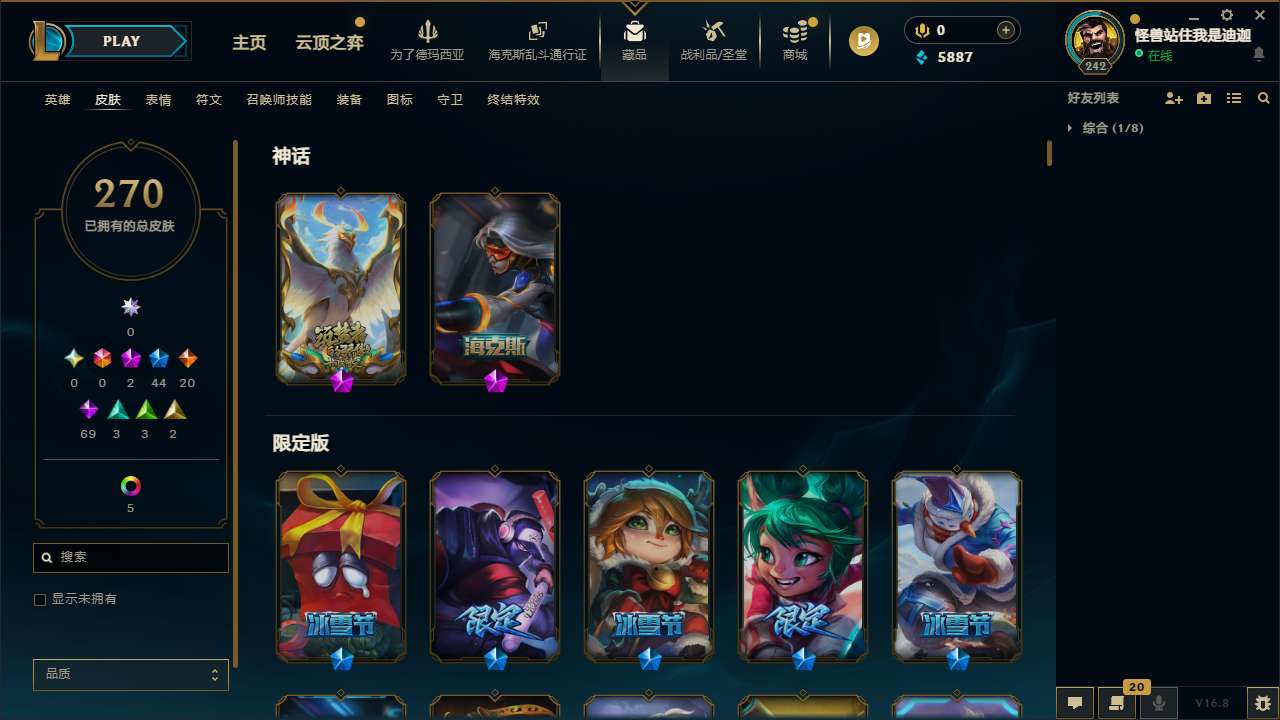The height and width of the screenshot is (720, 1280).
Task: Select the rainbow chroma rarity wheel
Action: point(130,485)
